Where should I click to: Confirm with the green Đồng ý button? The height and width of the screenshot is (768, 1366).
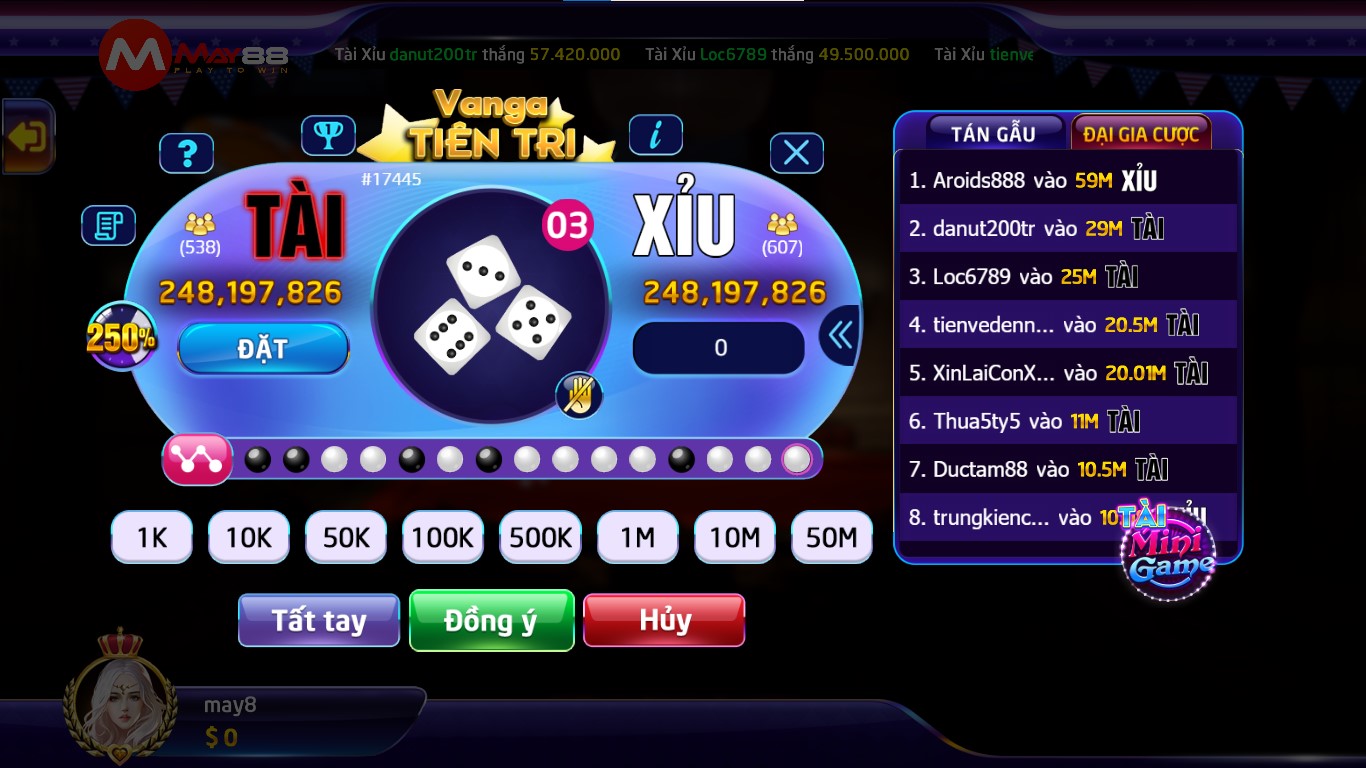[x=491, y=620]
